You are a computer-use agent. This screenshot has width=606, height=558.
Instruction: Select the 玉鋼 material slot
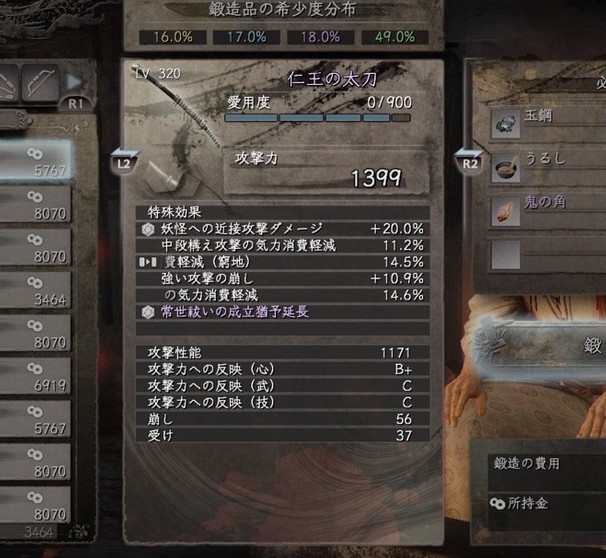[x=550, y=123]
